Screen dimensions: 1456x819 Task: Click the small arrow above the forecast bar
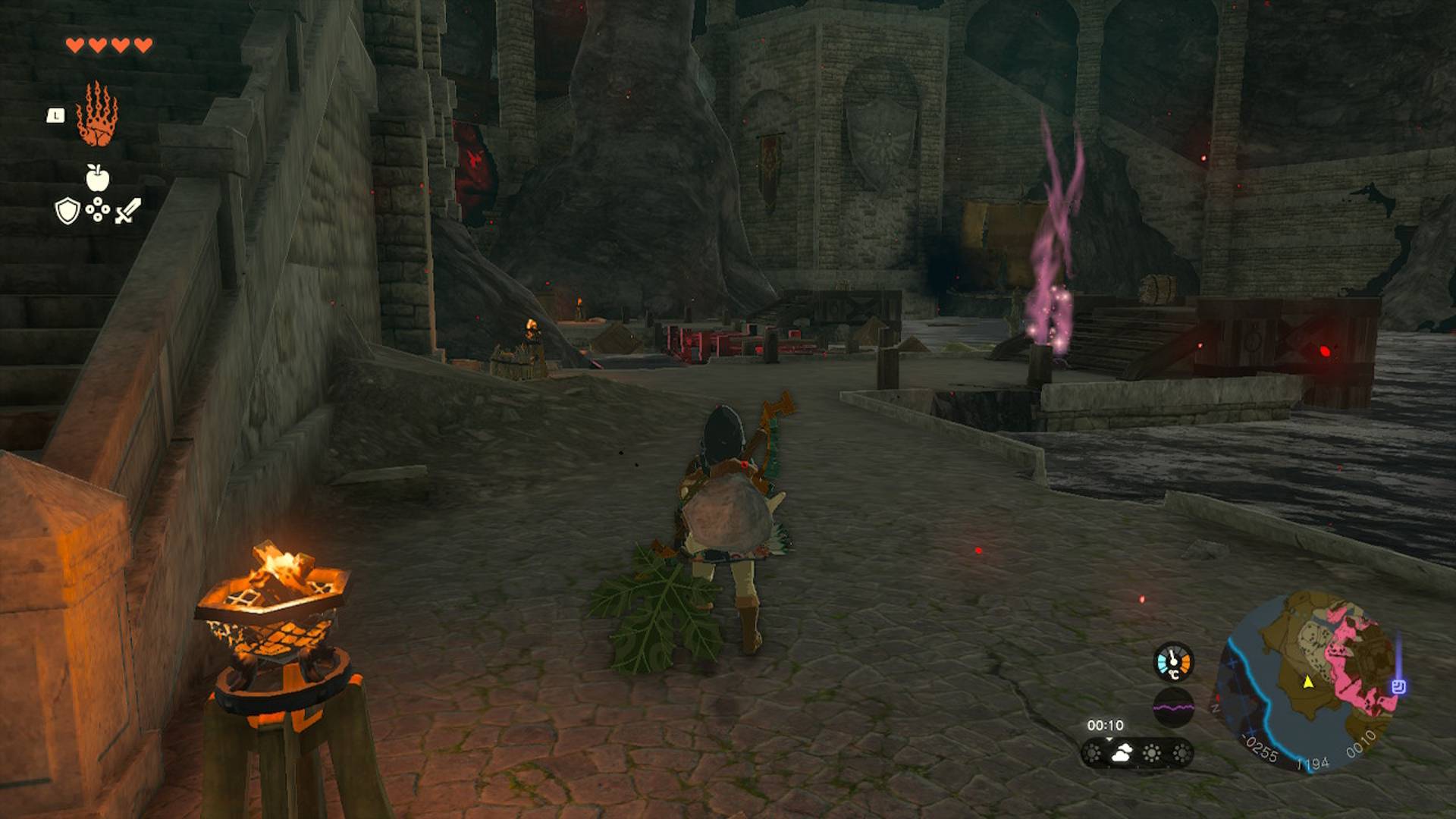[1109, 739]
